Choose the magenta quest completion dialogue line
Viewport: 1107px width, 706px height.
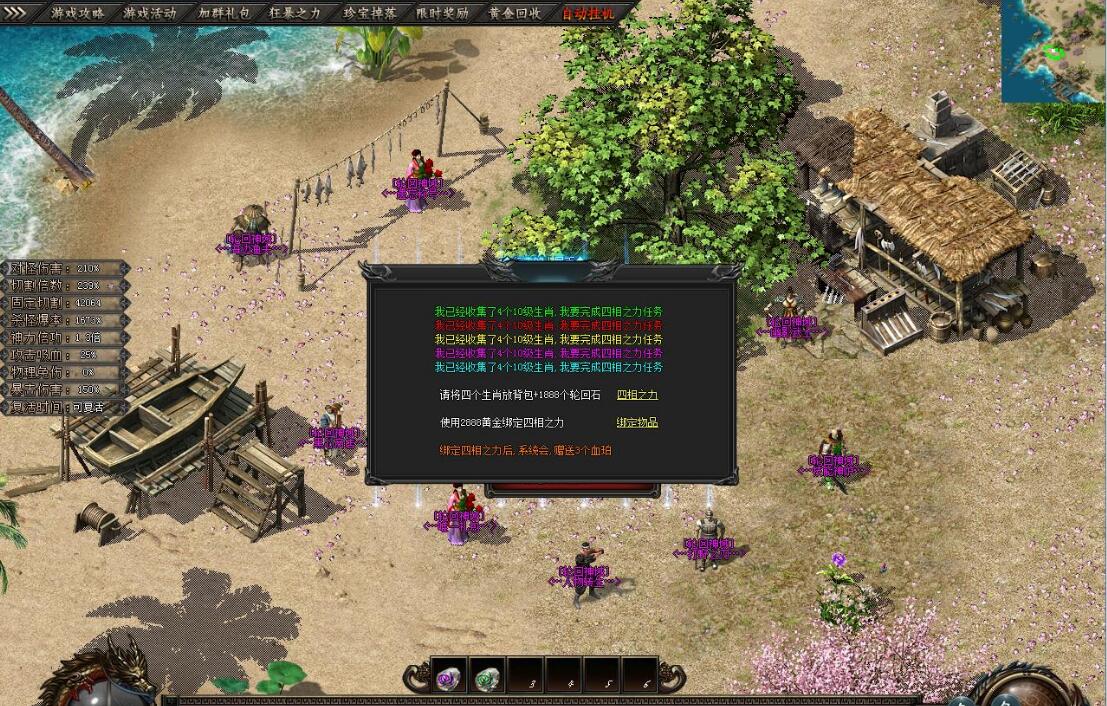[x=548, y=353]
